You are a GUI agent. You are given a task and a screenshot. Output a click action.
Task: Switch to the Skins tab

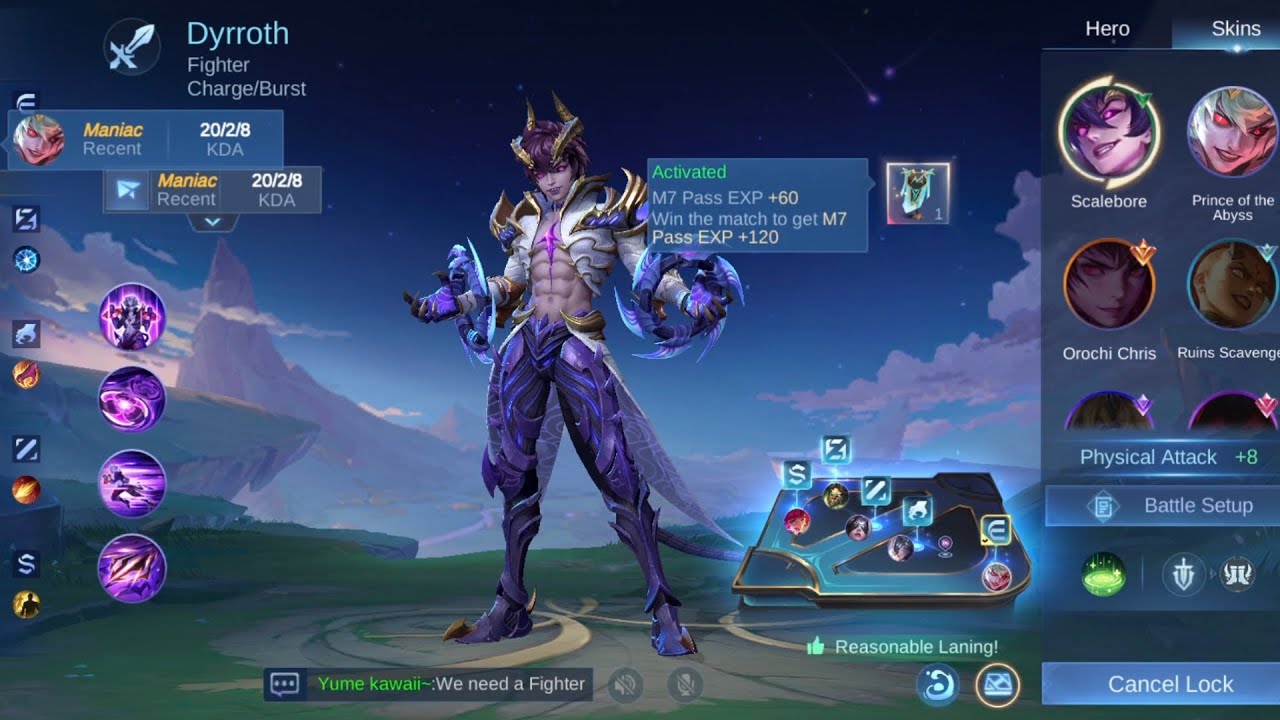tap(1235, 29)
